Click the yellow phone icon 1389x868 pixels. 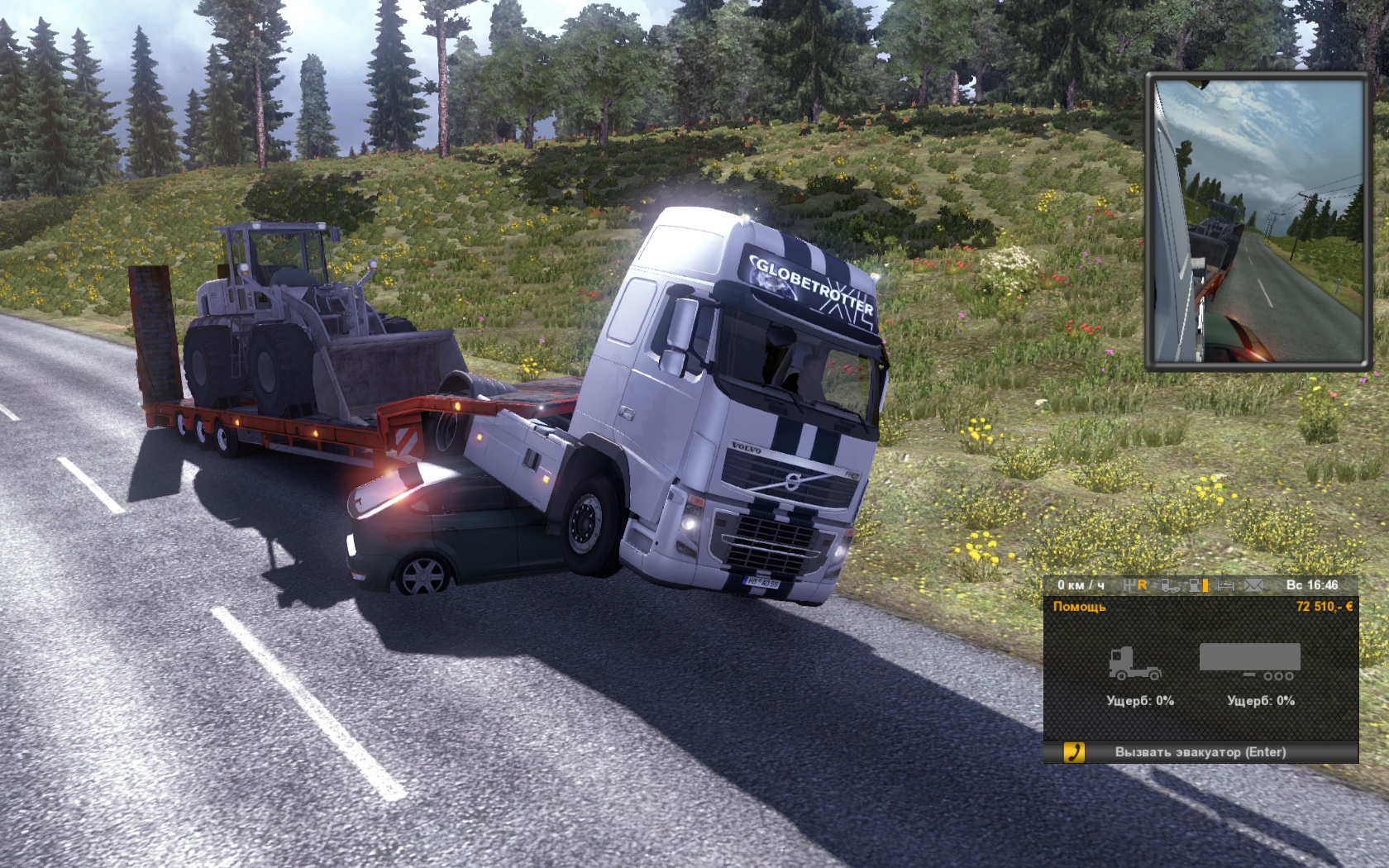tap(1074, 752)
